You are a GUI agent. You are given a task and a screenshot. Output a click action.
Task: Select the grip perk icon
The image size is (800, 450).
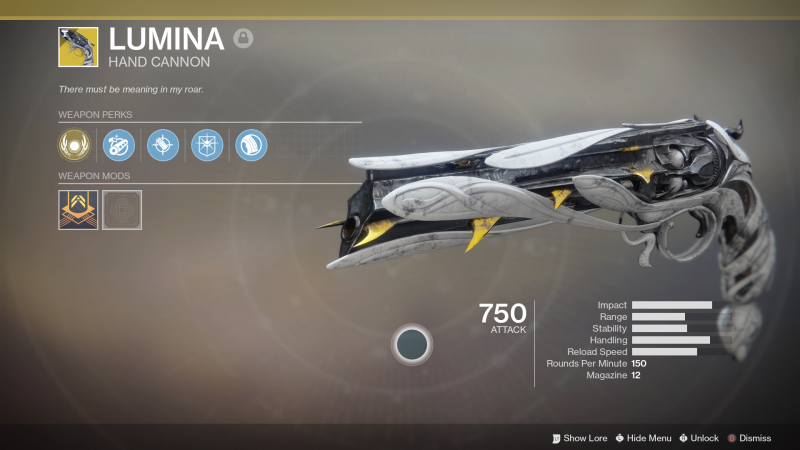(x=250, y=146)
